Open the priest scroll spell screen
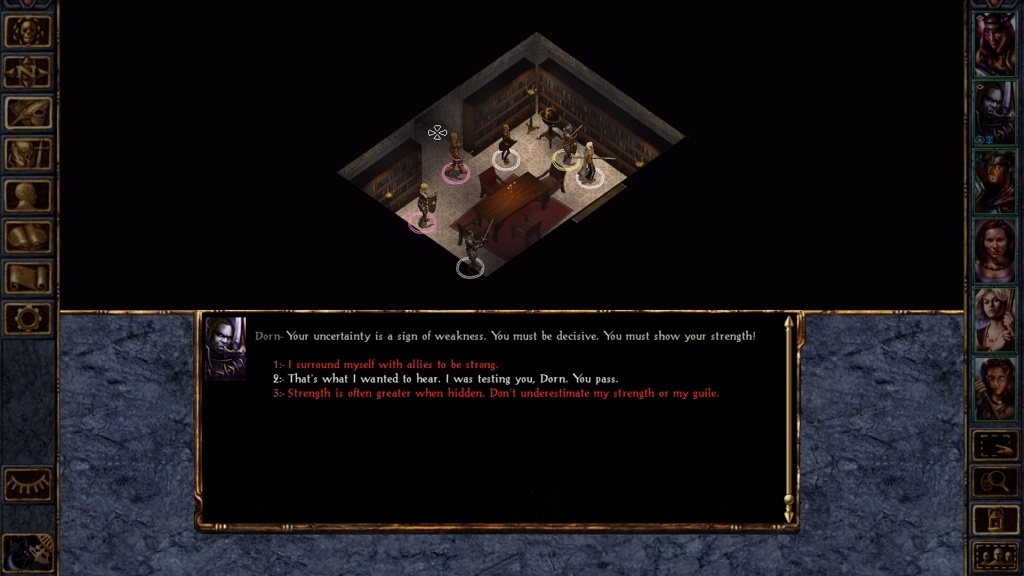The width and height of the screenshot is (1024, 576). [28, 277]
